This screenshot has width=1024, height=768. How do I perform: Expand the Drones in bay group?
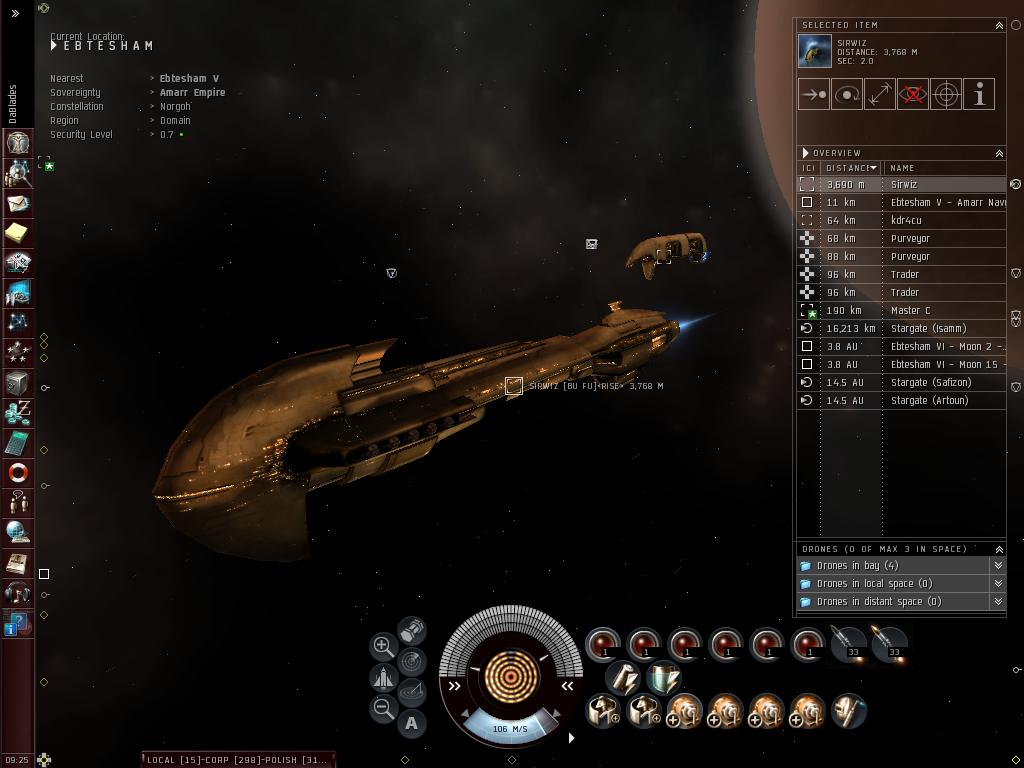(857, 566)
